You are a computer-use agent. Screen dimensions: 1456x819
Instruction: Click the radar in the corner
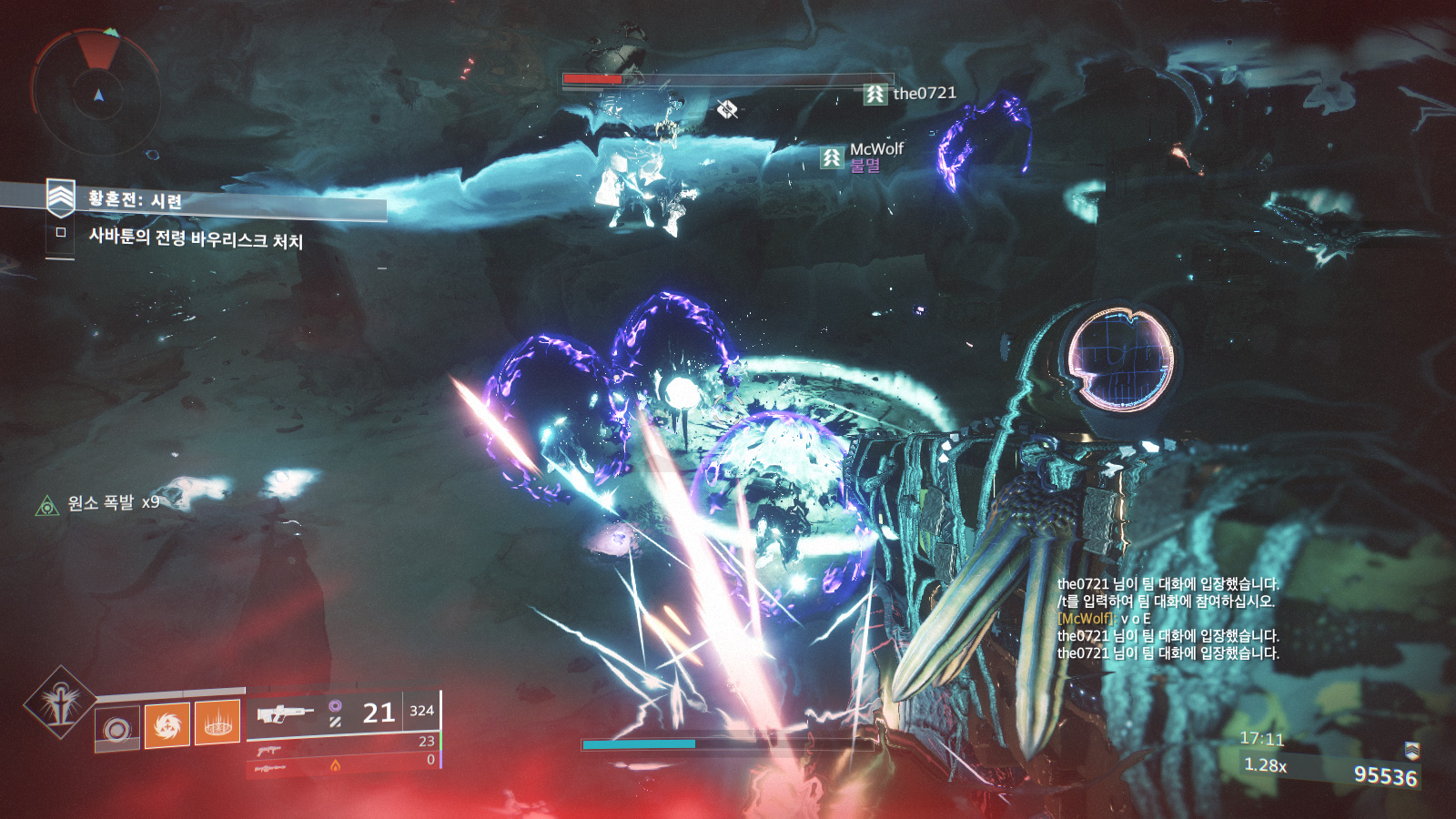(97, 94)
